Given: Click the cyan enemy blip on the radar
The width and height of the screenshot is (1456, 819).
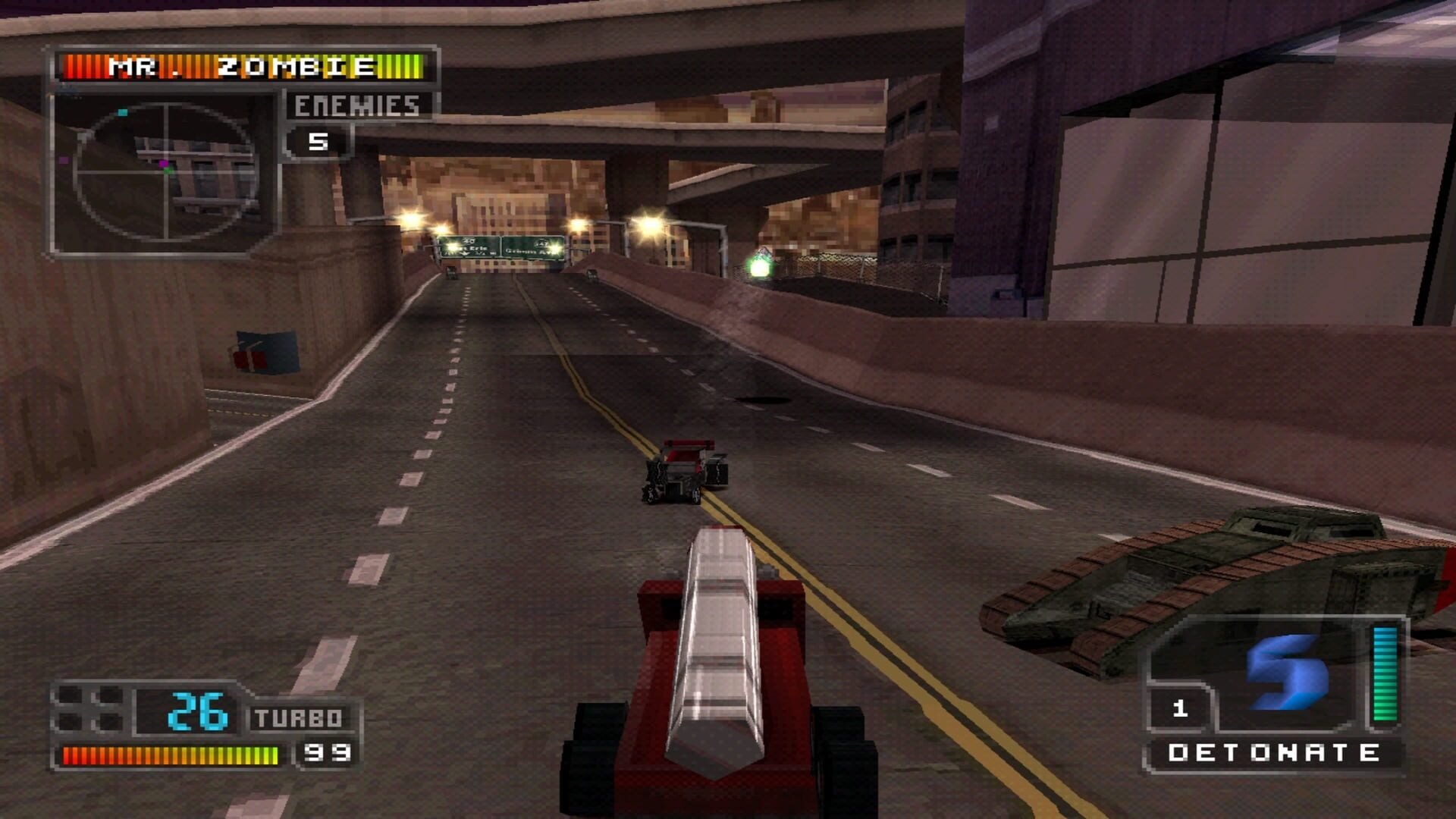Looking at the screenshot, I should pos(122,111).
